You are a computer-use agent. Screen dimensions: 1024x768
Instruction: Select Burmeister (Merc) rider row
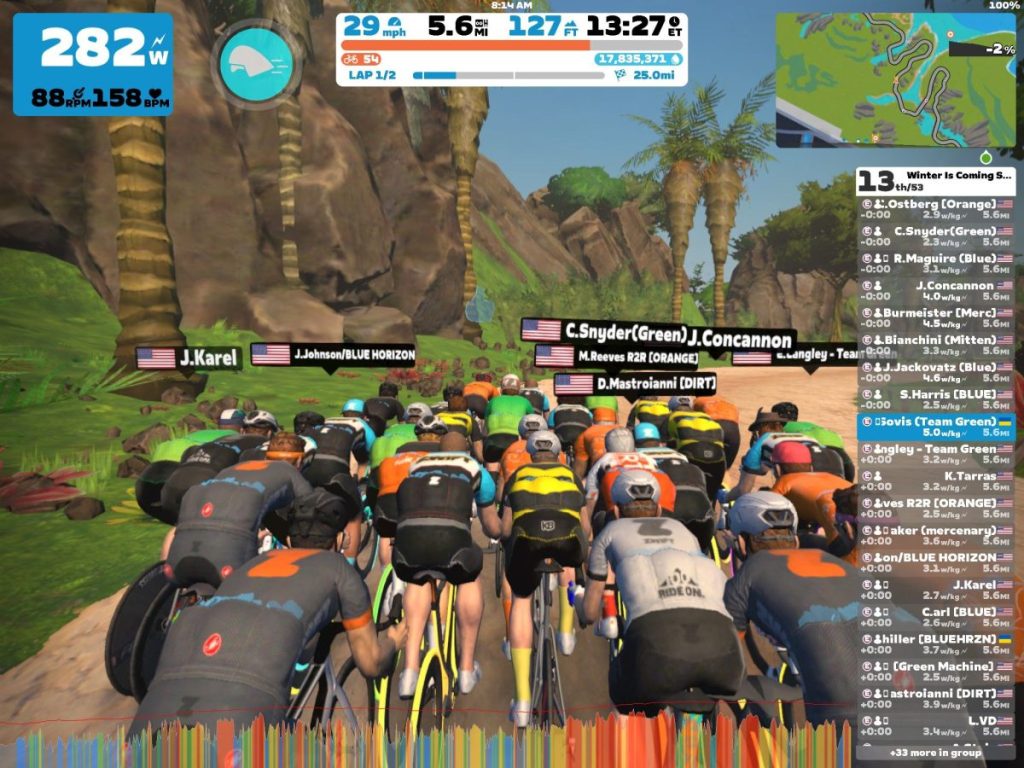pyautogui.click(x=936, y=317)
